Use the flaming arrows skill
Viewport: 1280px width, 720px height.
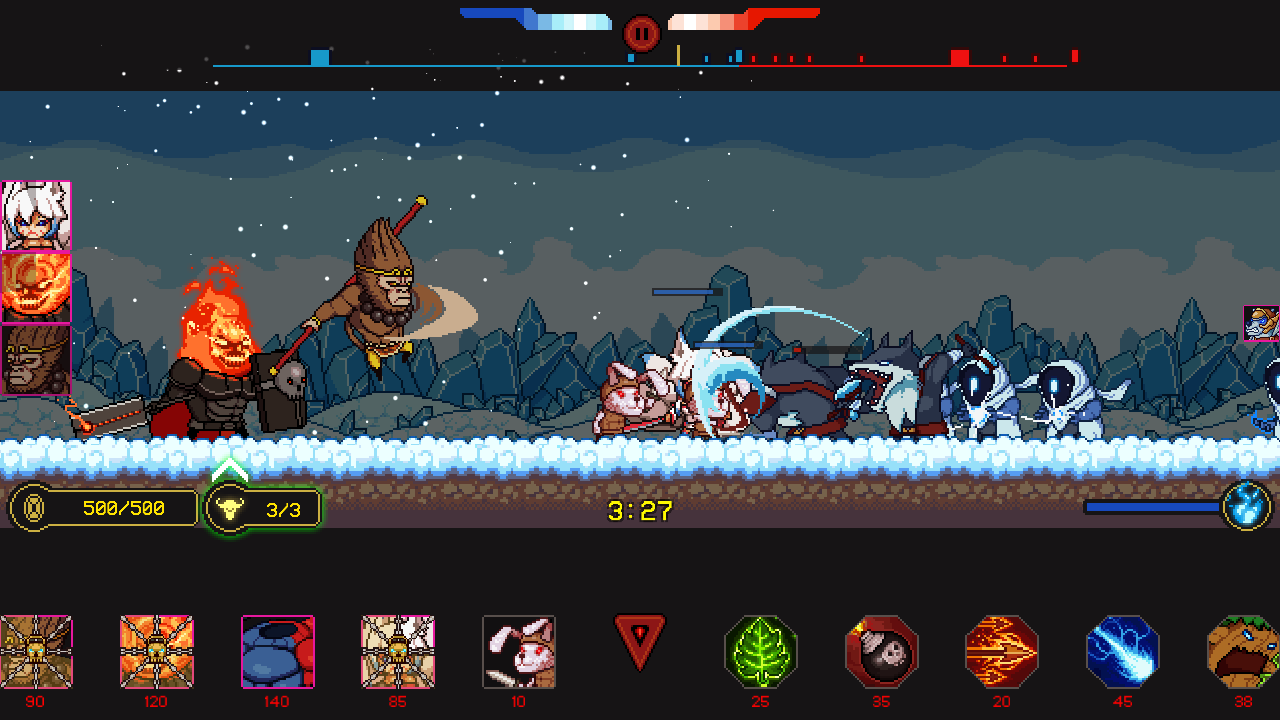tap(1001, 652)
